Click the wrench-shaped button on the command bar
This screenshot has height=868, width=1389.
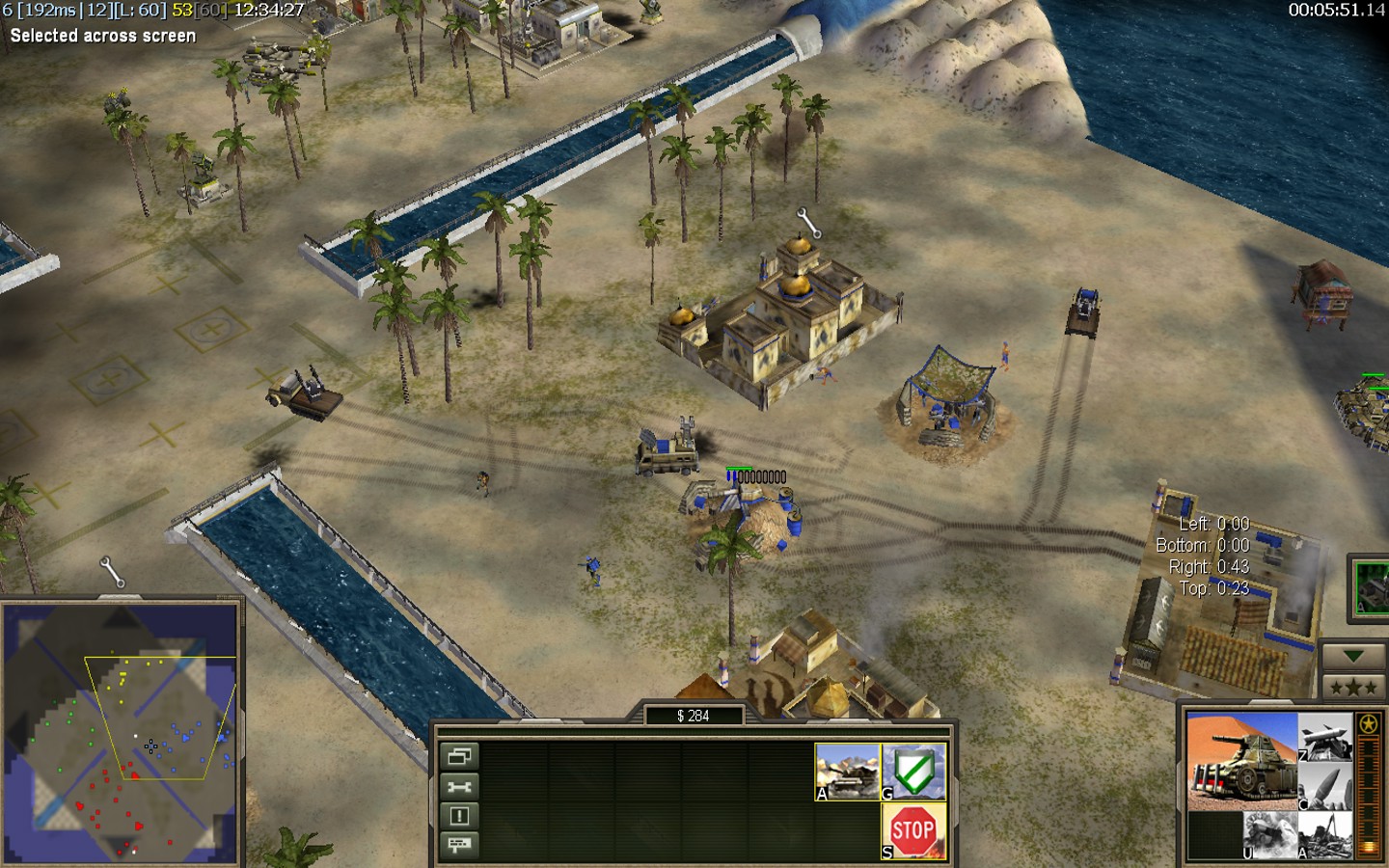[x=459, y=786]
